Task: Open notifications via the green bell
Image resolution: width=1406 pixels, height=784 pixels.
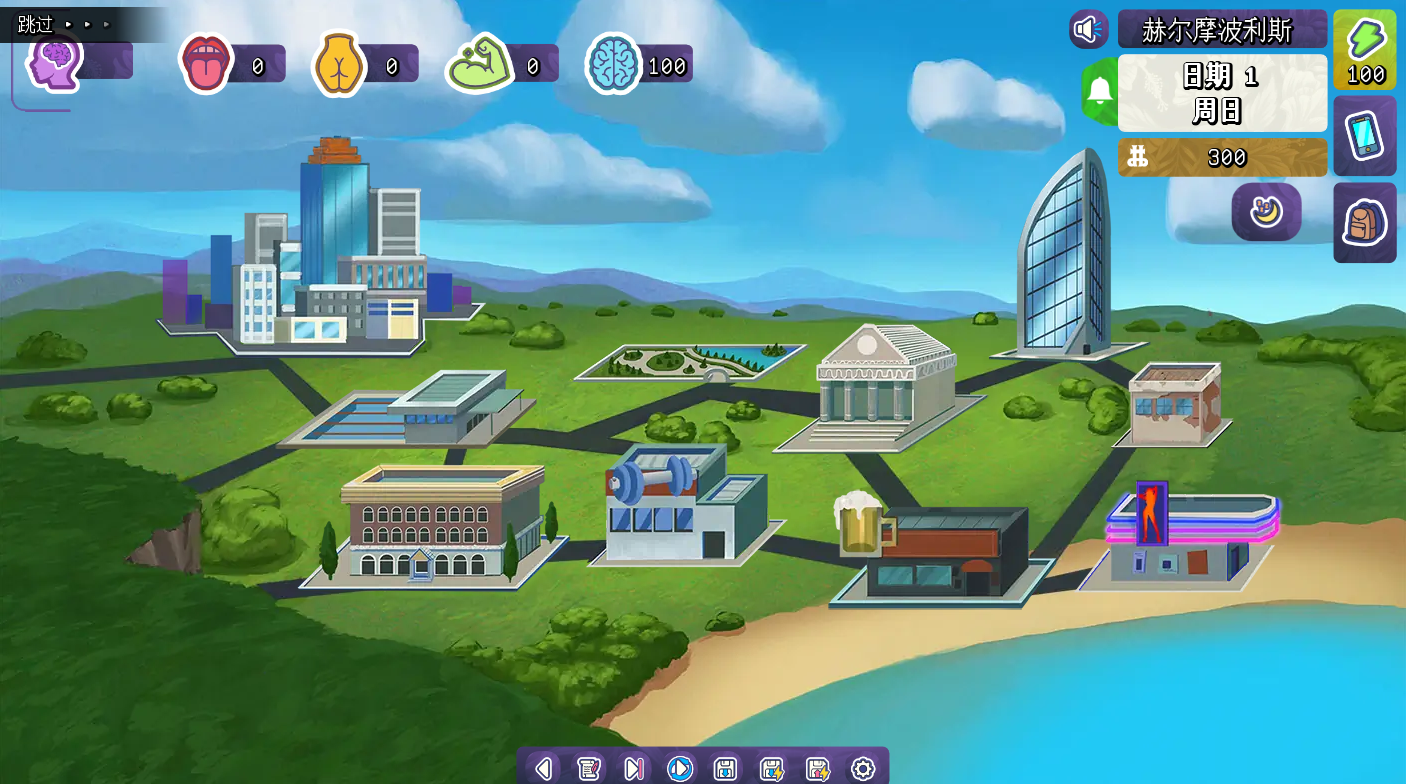Action: [x=1100, y=91]
